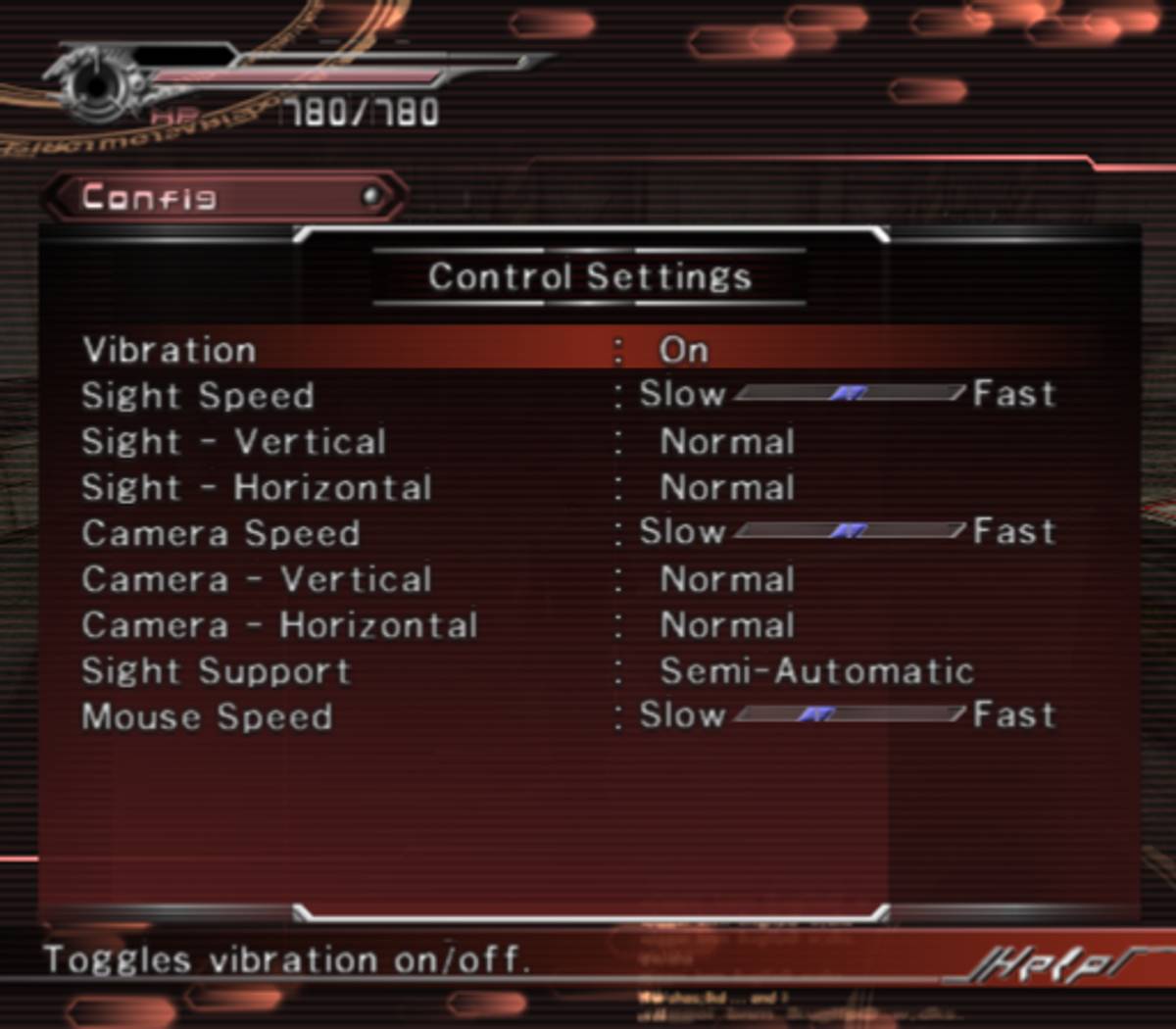Adjust the Camera Speed slider
This screenshot has width=1176, height=1029.
[849, 531]
